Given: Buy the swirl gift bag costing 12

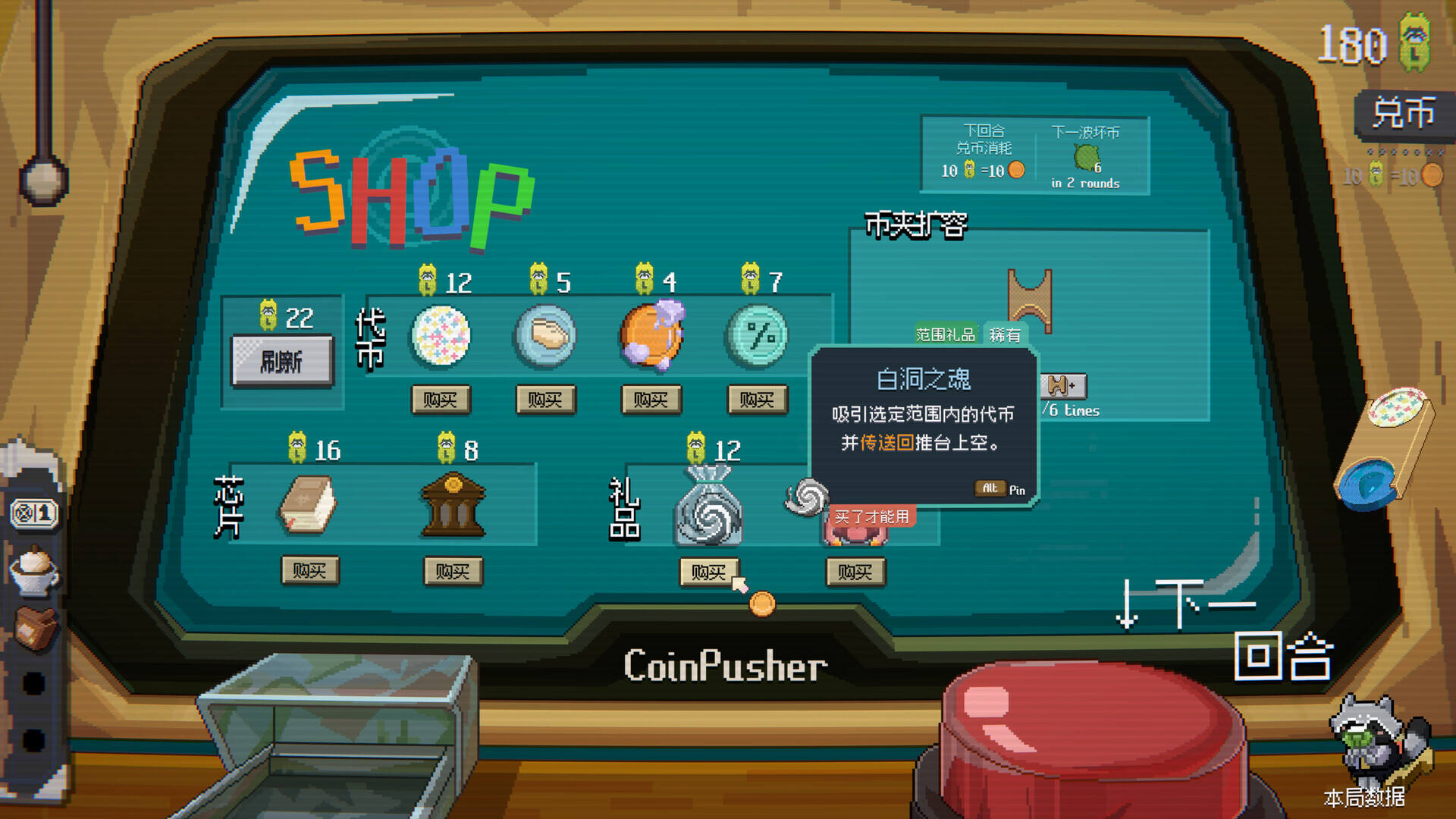Looking at the screenshot, I should (708, 572).
